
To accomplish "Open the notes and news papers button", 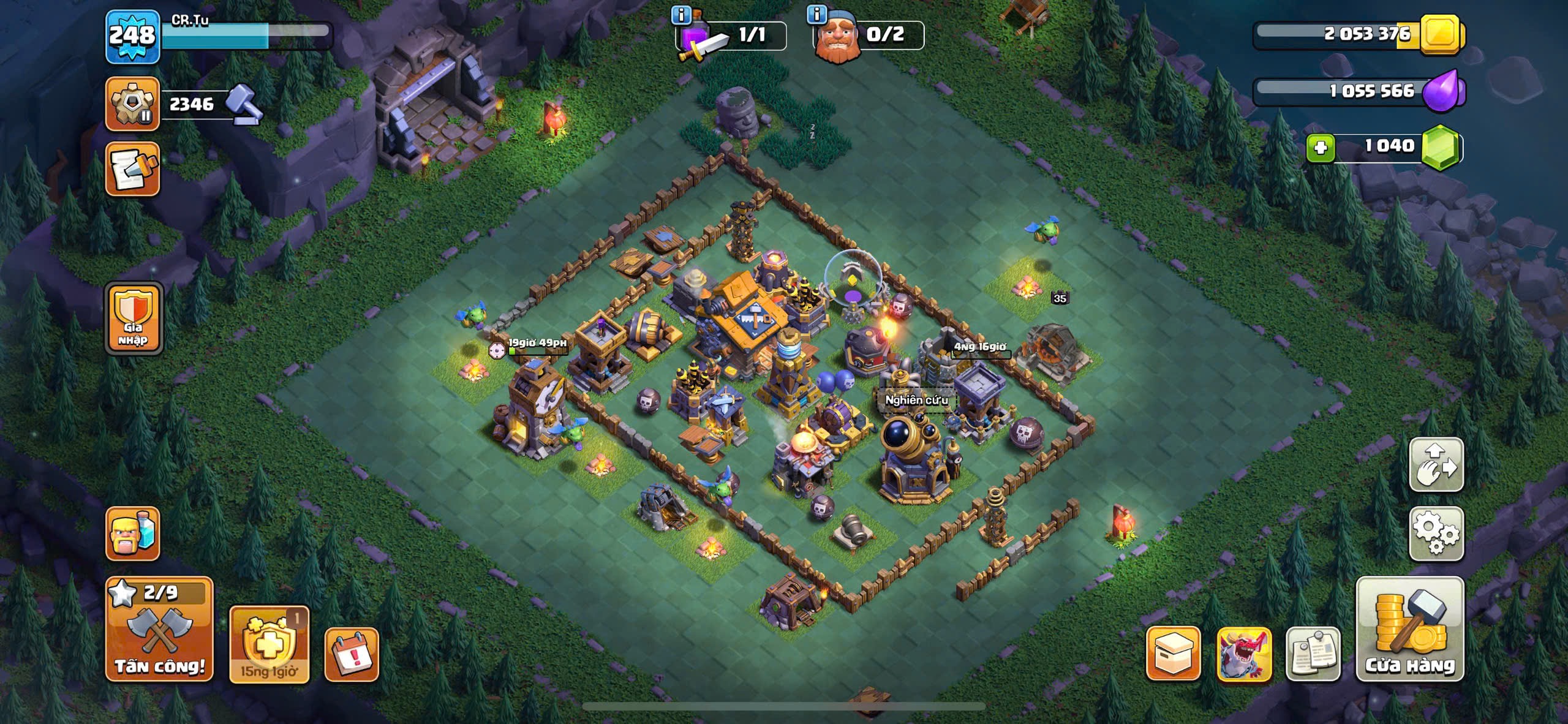I will coord(1313,654).
